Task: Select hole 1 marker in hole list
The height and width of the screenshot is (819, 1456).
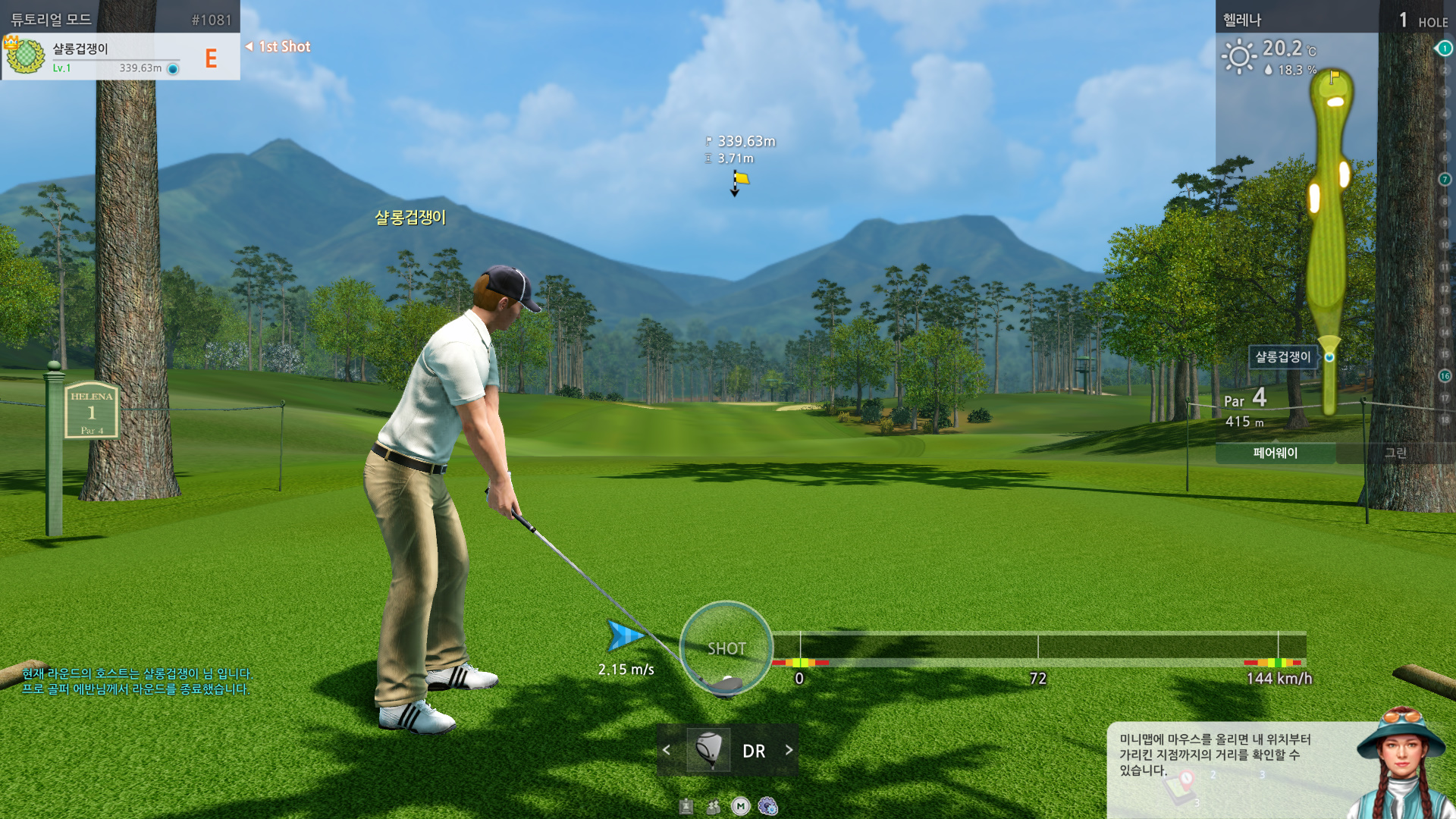Action: click(1445, 49)
